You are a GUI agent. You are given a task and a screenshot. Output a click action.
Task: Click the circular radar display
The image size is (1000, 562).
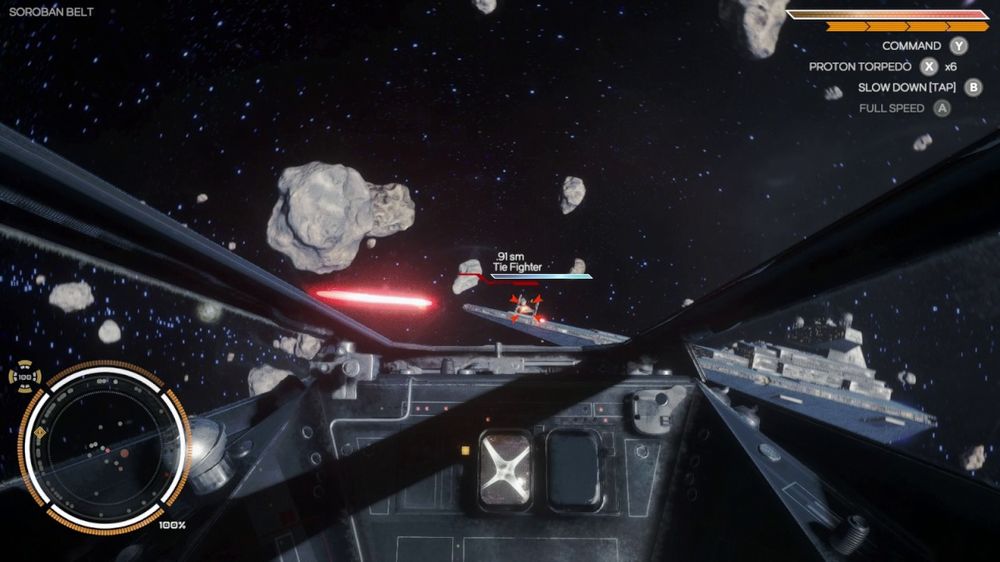coord(104,447)
